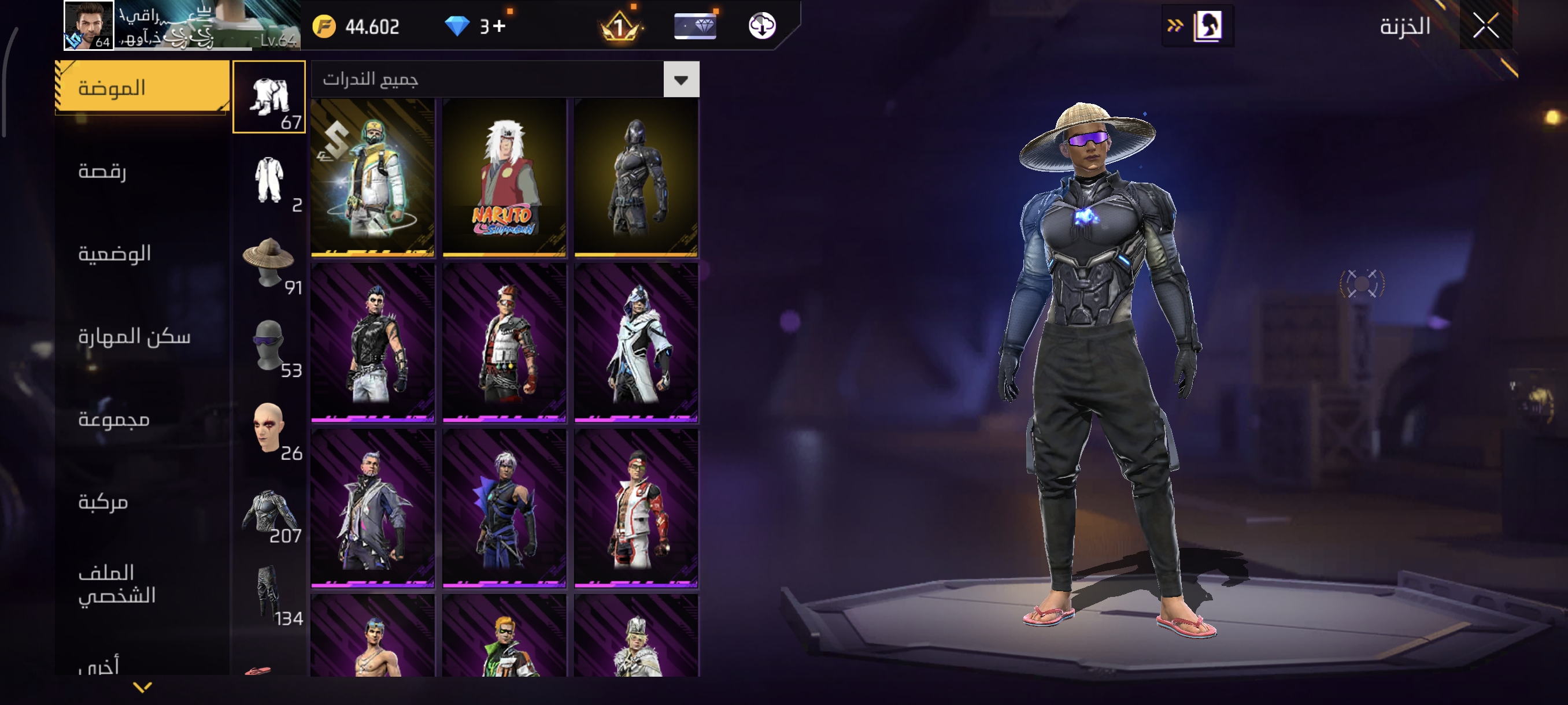Viewport: 1568px width, 705px height.
Task: Switch to the الموضة fashion tab
Action: tap(142, 87)
